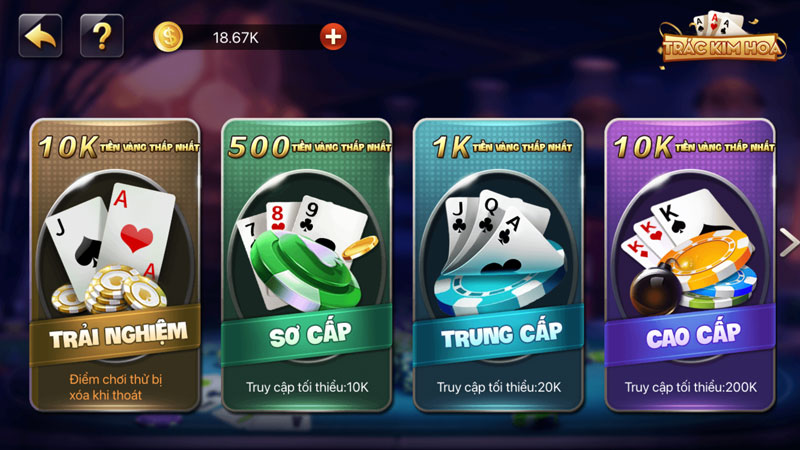800x450 pixels.
Task: Select the Trải Nghiệm trial room card
Action: [114, 265]
